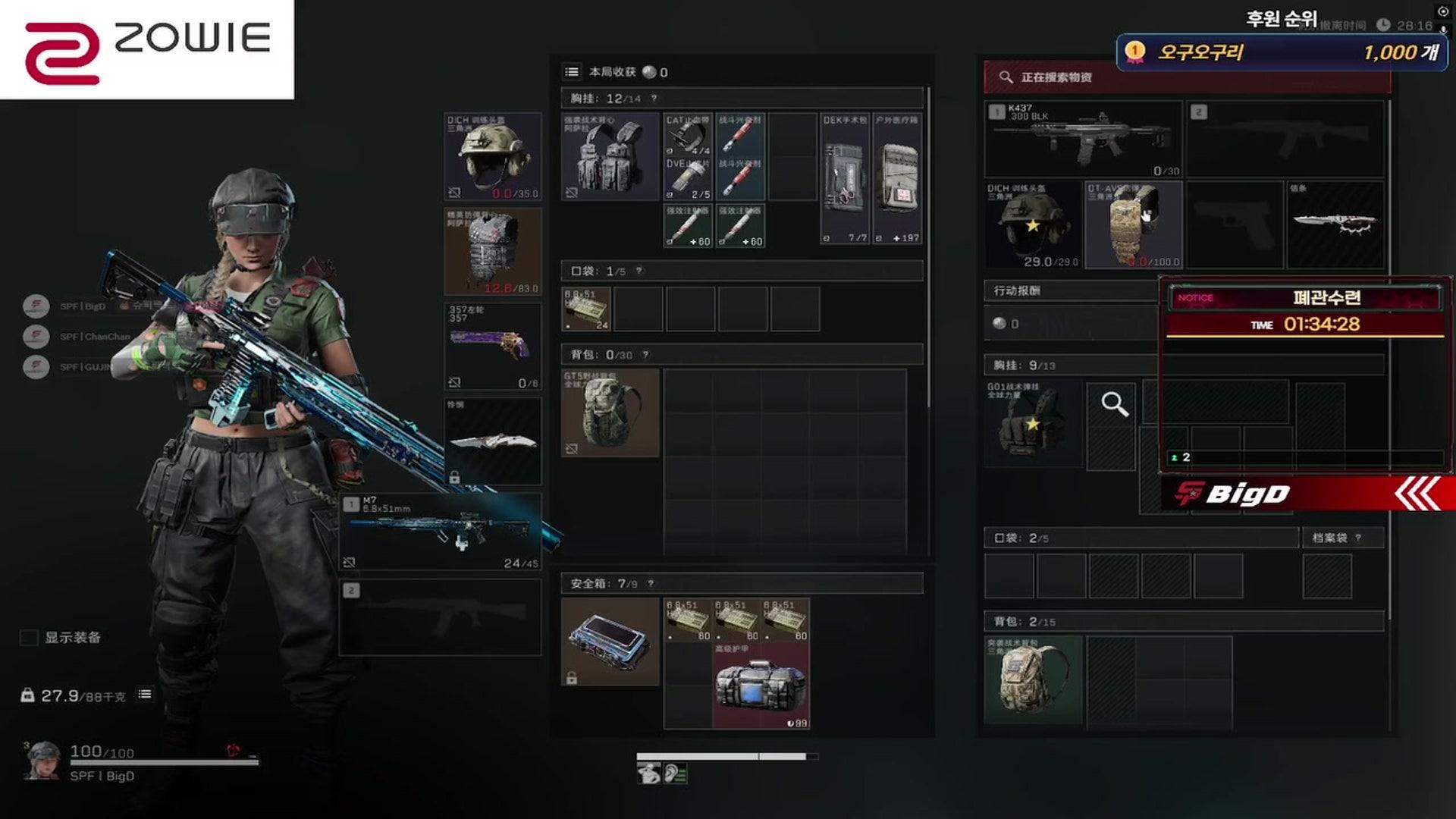Pick the CAT tourniquet in chest rig
This screenshot has height=819, width=1456.
(688, 135)
